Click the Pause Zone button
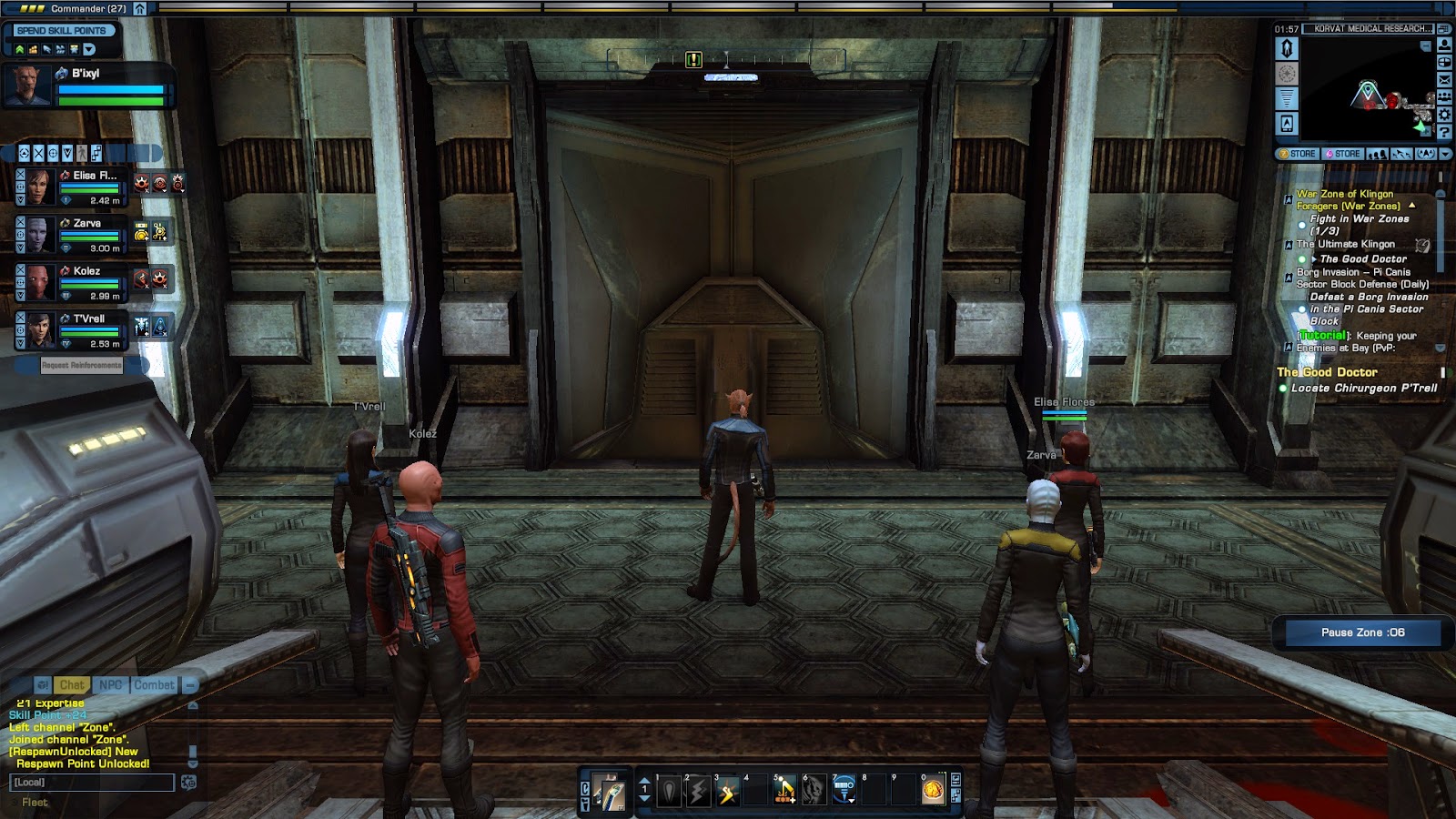1456x819 pixels. [x=1362, y=632]
